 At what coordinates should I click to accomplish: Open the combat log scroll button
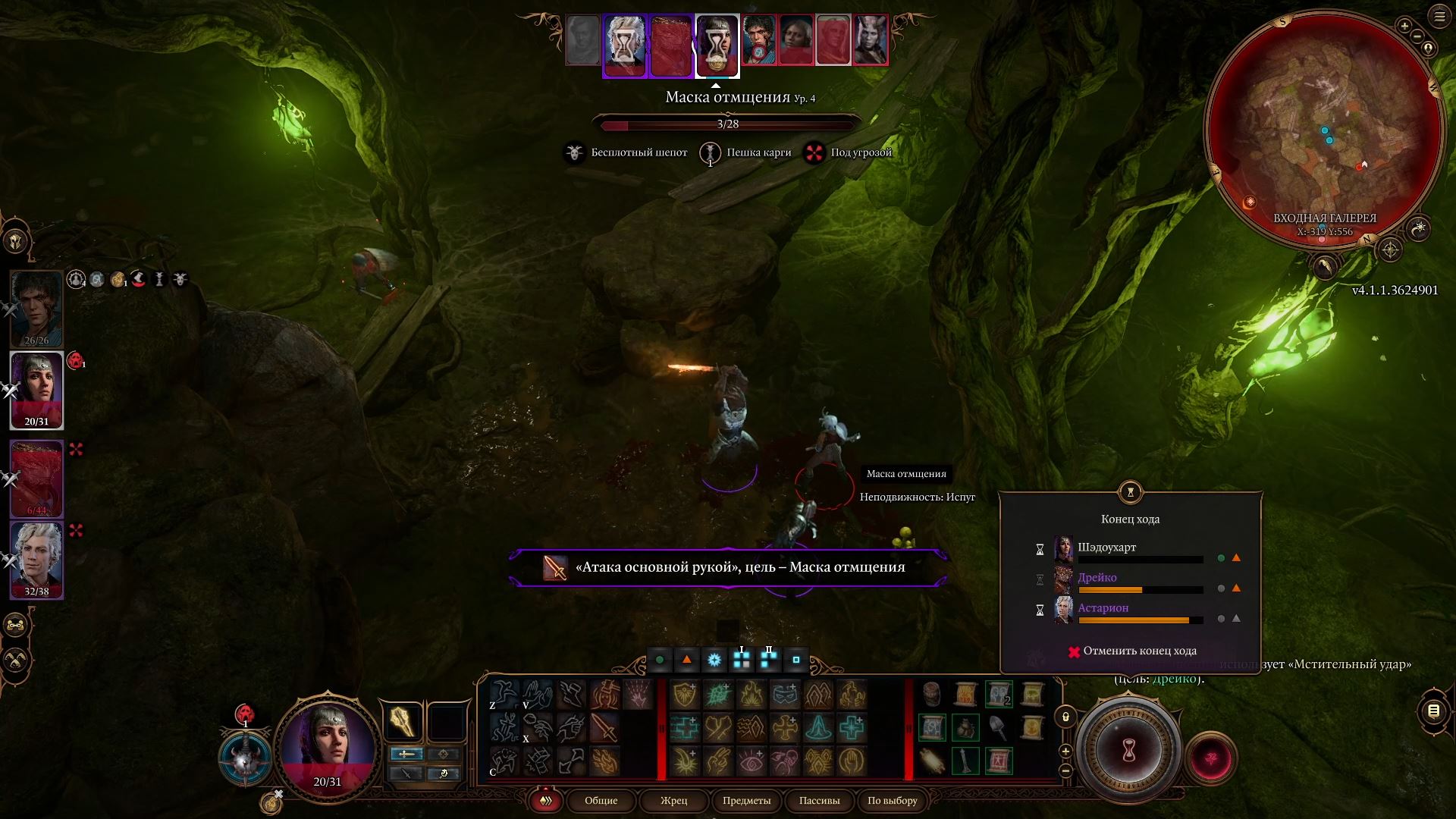(1433, 711)
